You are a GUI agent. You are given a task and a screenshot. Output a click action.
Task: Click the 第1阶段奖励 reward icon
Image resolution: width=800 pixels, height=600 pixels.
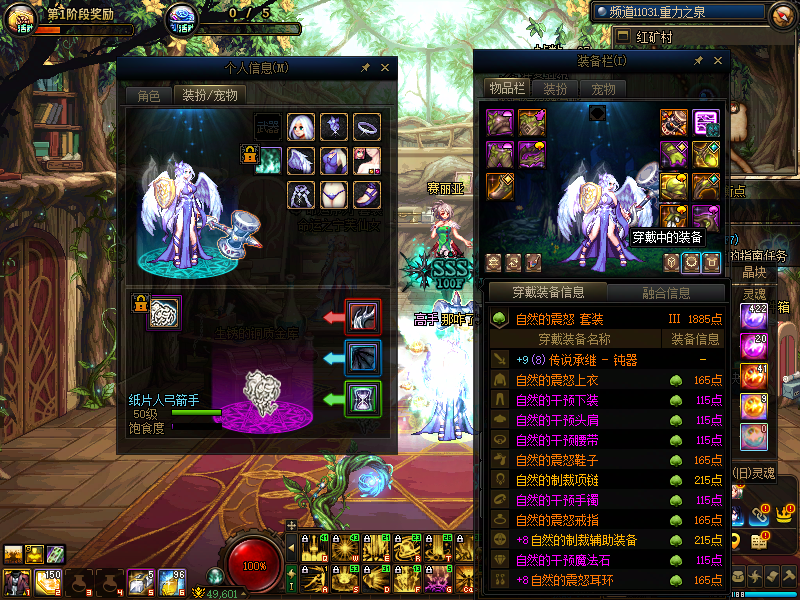(x=21, y=18)
